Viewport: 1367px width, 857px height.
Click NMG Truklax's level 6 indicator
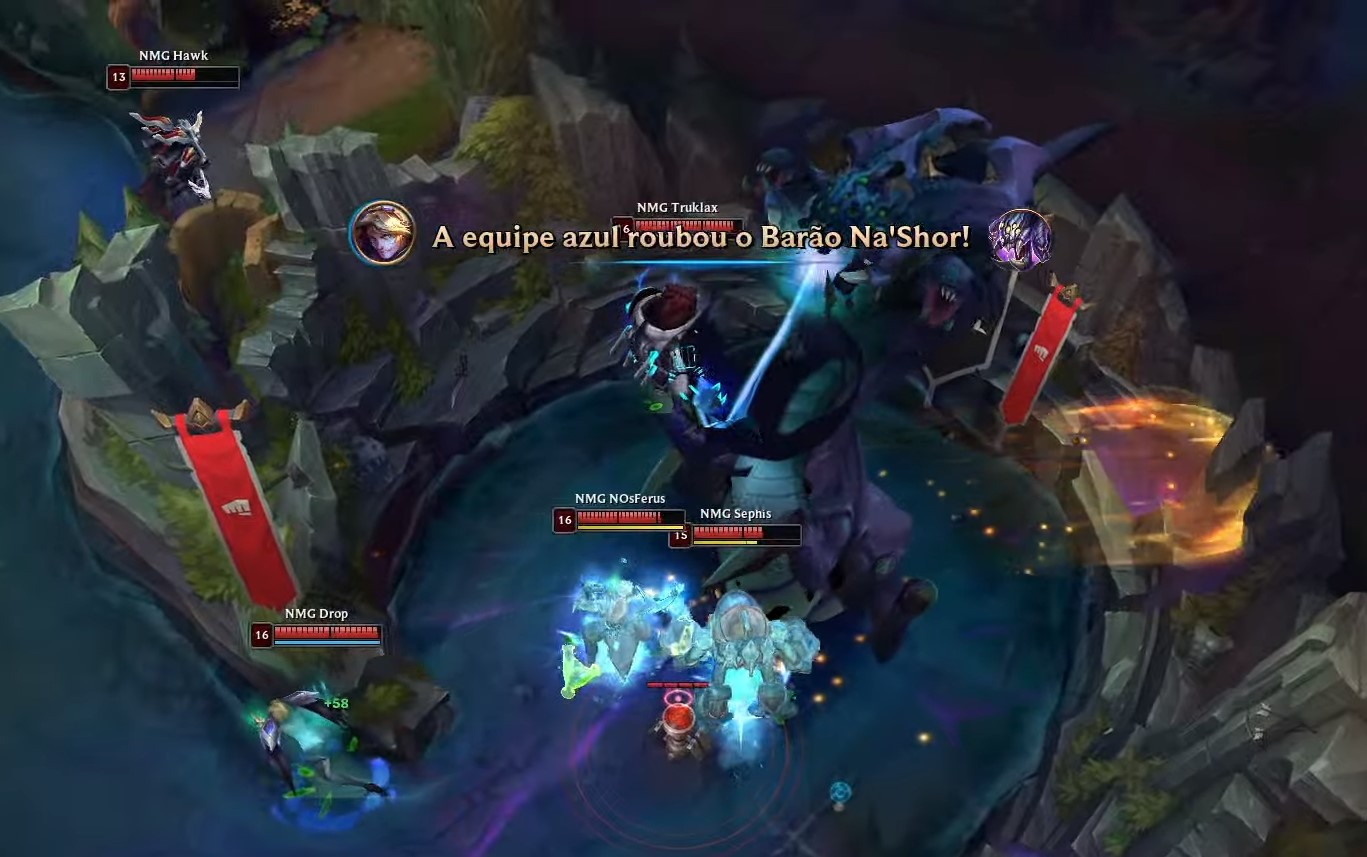[627, 227]
